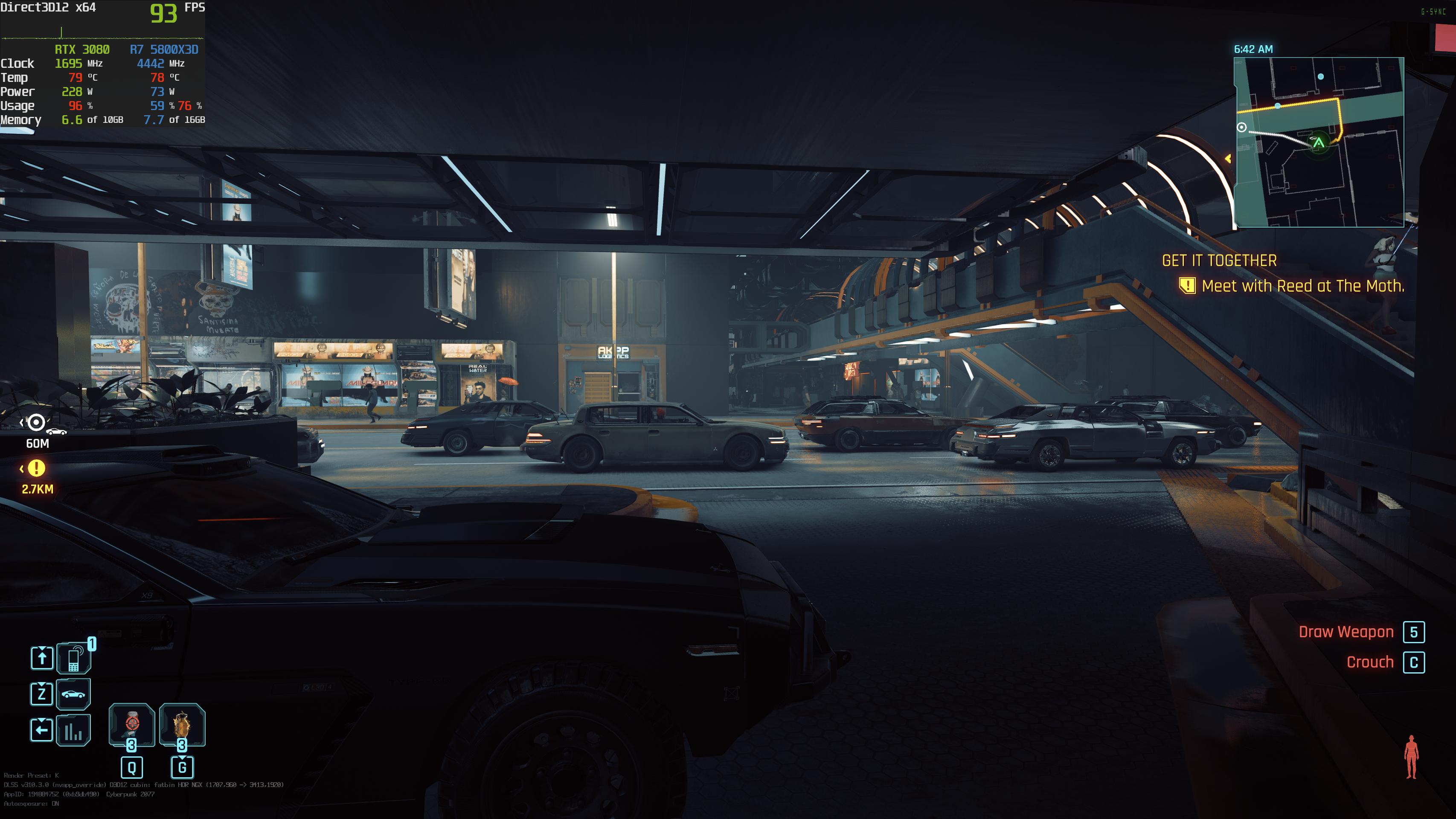Open the minimap
Screen dimensions: 1456x819
pos(1319,142)
